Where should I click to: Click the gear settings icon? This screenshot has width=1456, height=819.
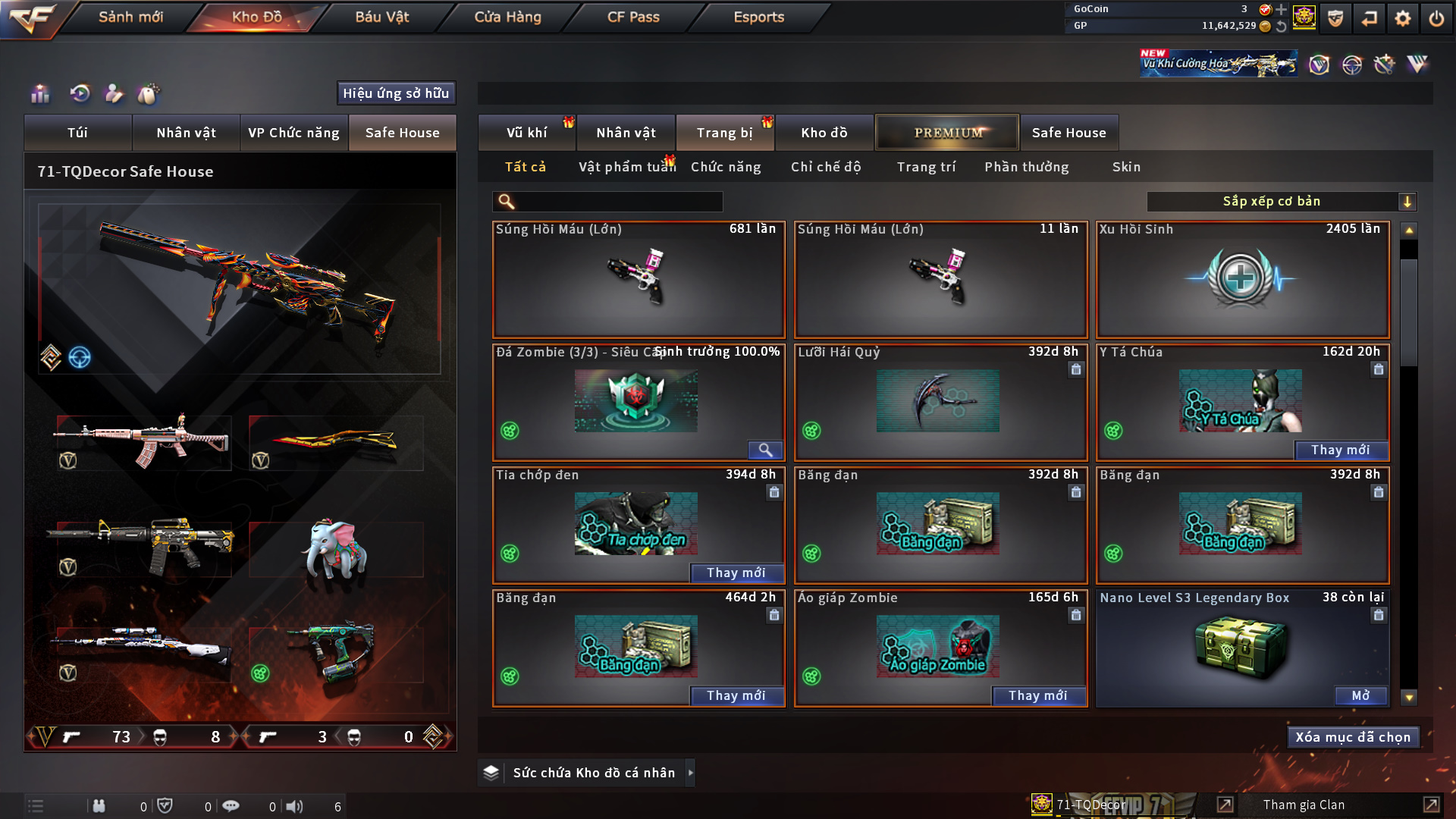(1402, 18)
